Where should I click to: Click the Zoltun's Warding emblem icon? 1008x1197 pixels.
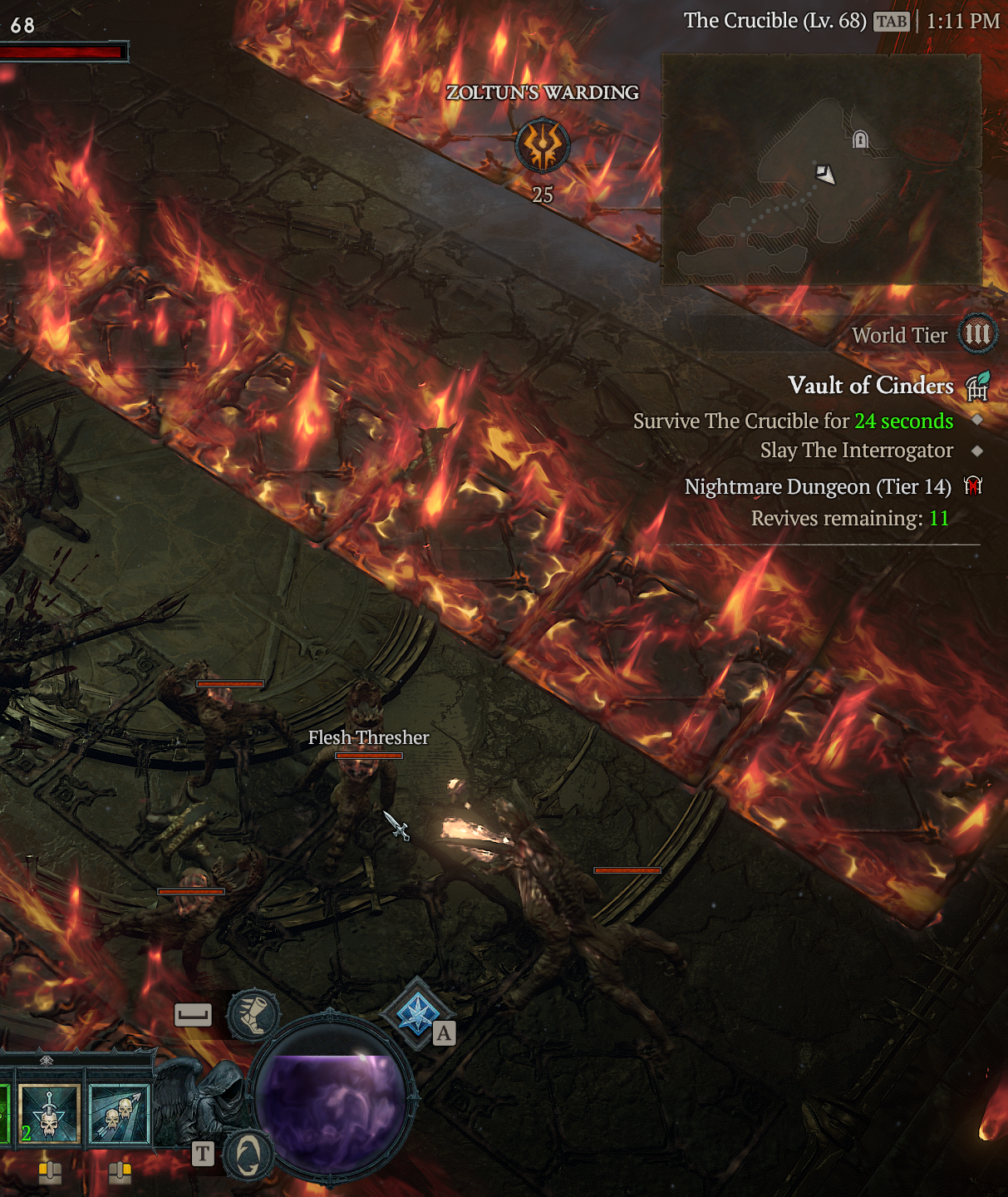pyautogui.click(x=543, y=145)
